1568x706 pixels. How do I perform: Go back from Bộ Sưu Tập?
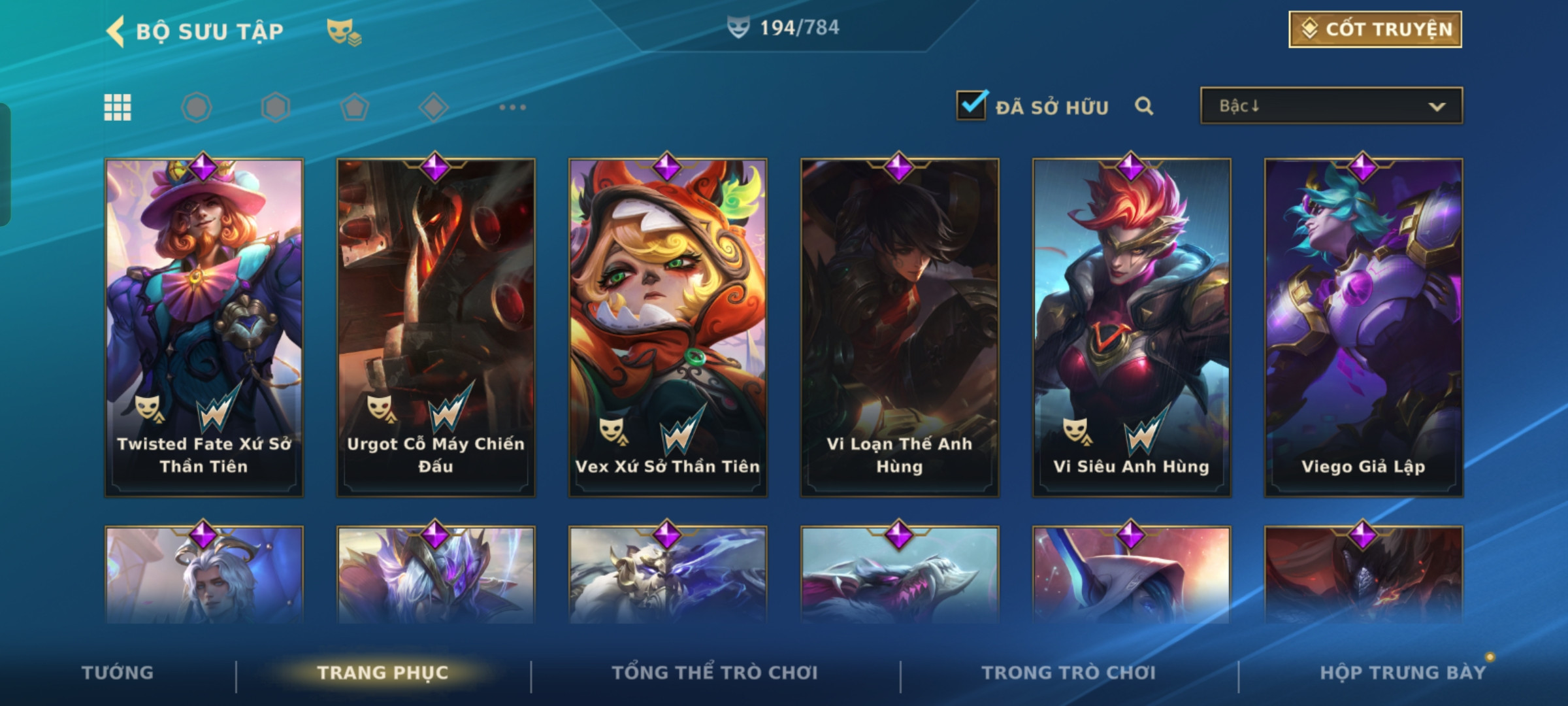click(x=116, y=31)
